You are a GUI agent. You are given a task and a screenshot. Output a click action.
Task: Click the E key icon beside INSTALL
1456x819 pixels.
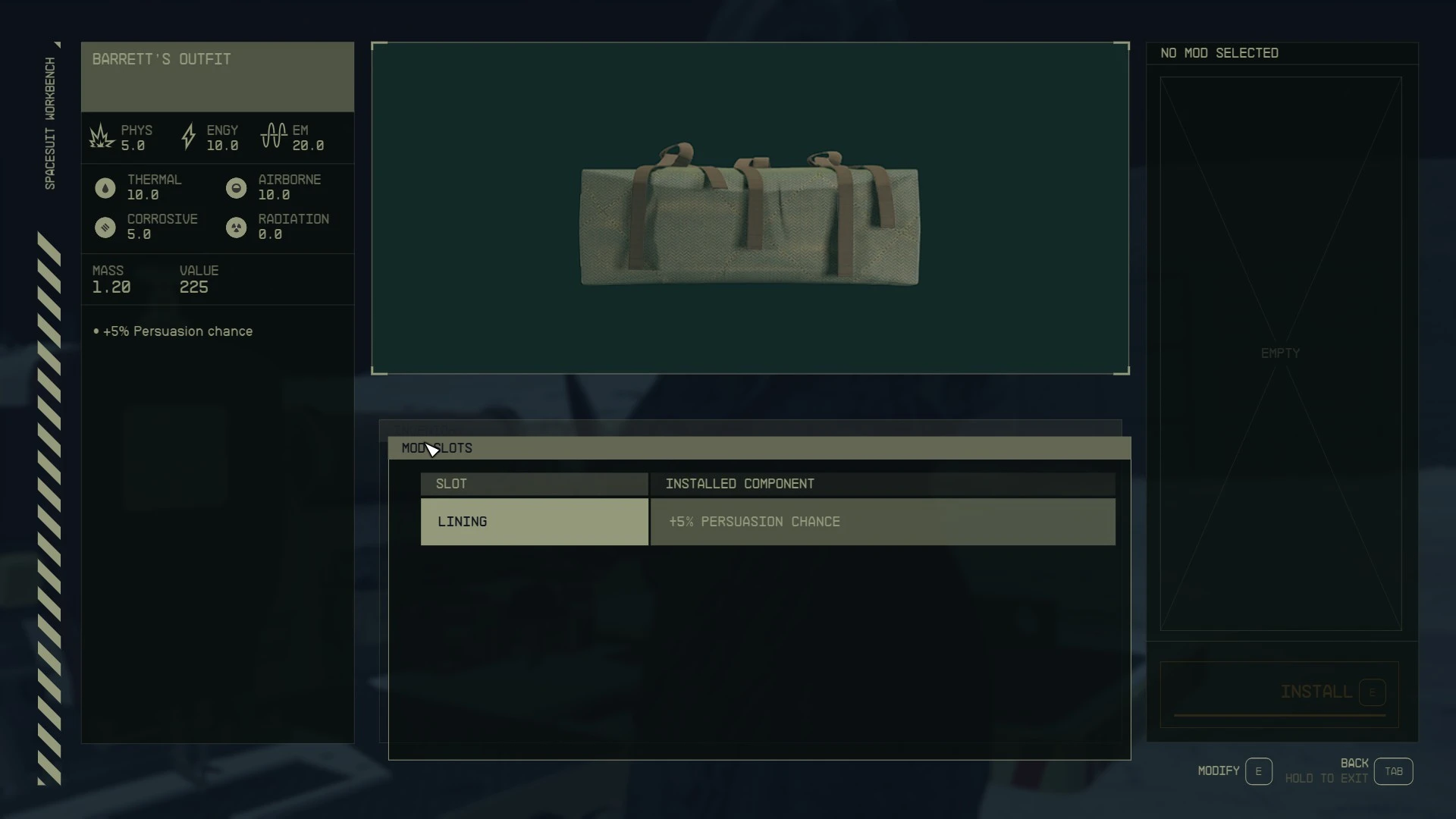pos(1373,692)
